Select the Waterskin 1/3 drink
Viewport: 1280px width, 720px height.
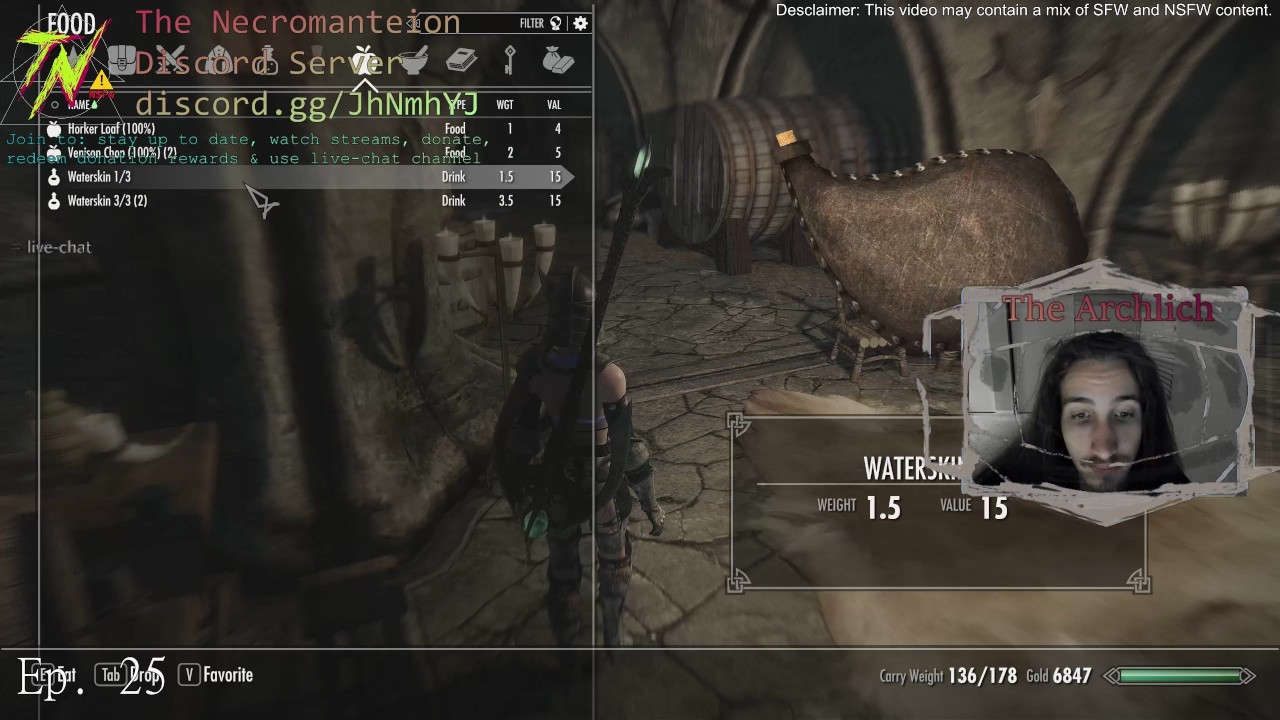[x=99, y=177]
